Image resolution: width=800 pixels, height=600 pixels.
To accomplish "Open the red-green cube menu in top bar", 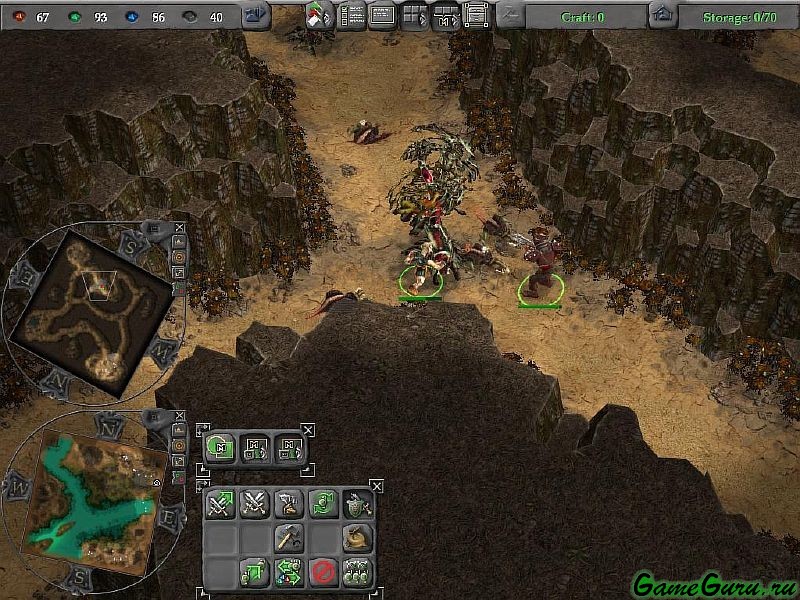I will point(318,15).
